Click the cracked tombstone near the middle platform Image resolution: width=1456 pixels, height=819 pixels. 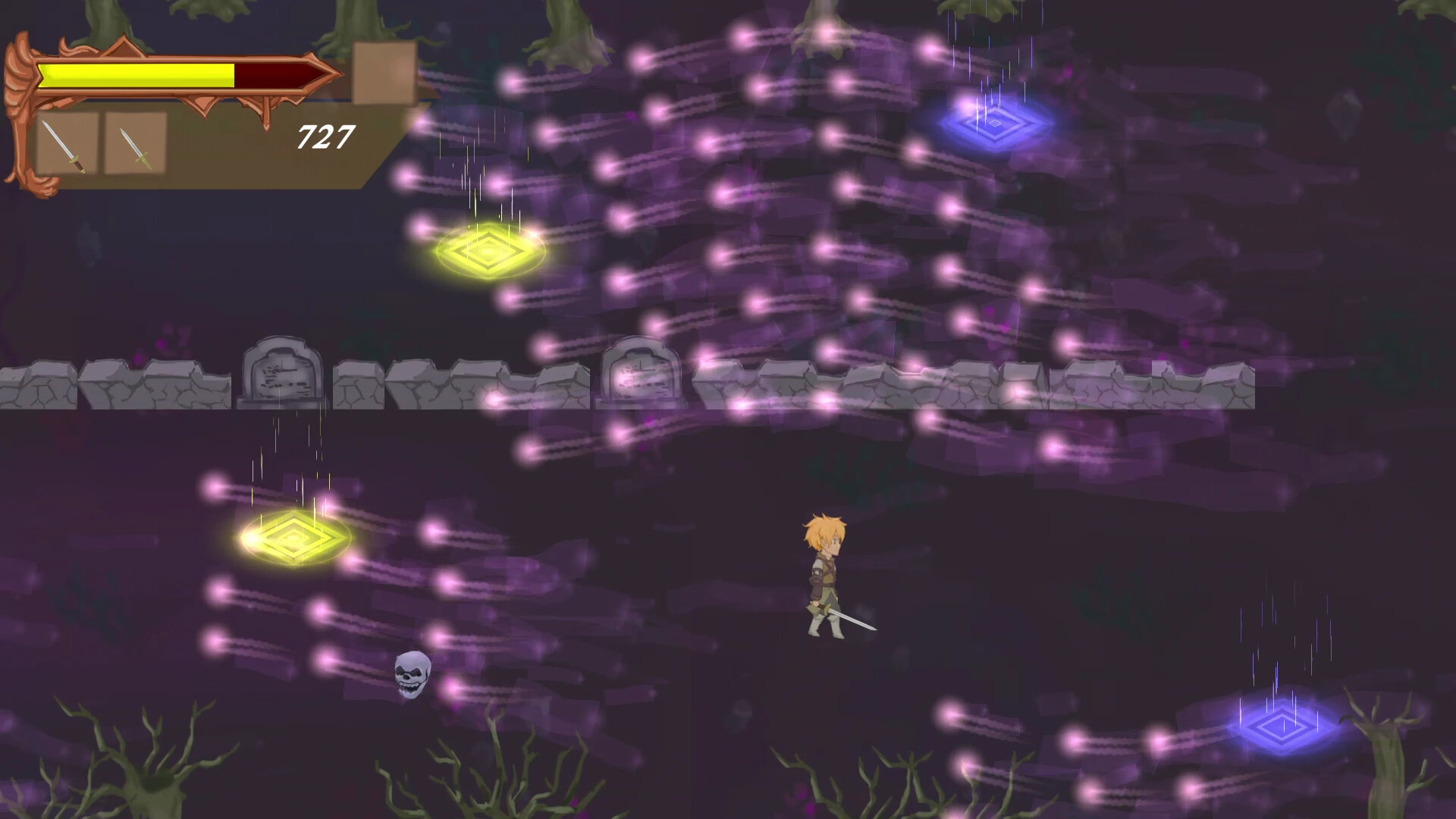point(641,372)
